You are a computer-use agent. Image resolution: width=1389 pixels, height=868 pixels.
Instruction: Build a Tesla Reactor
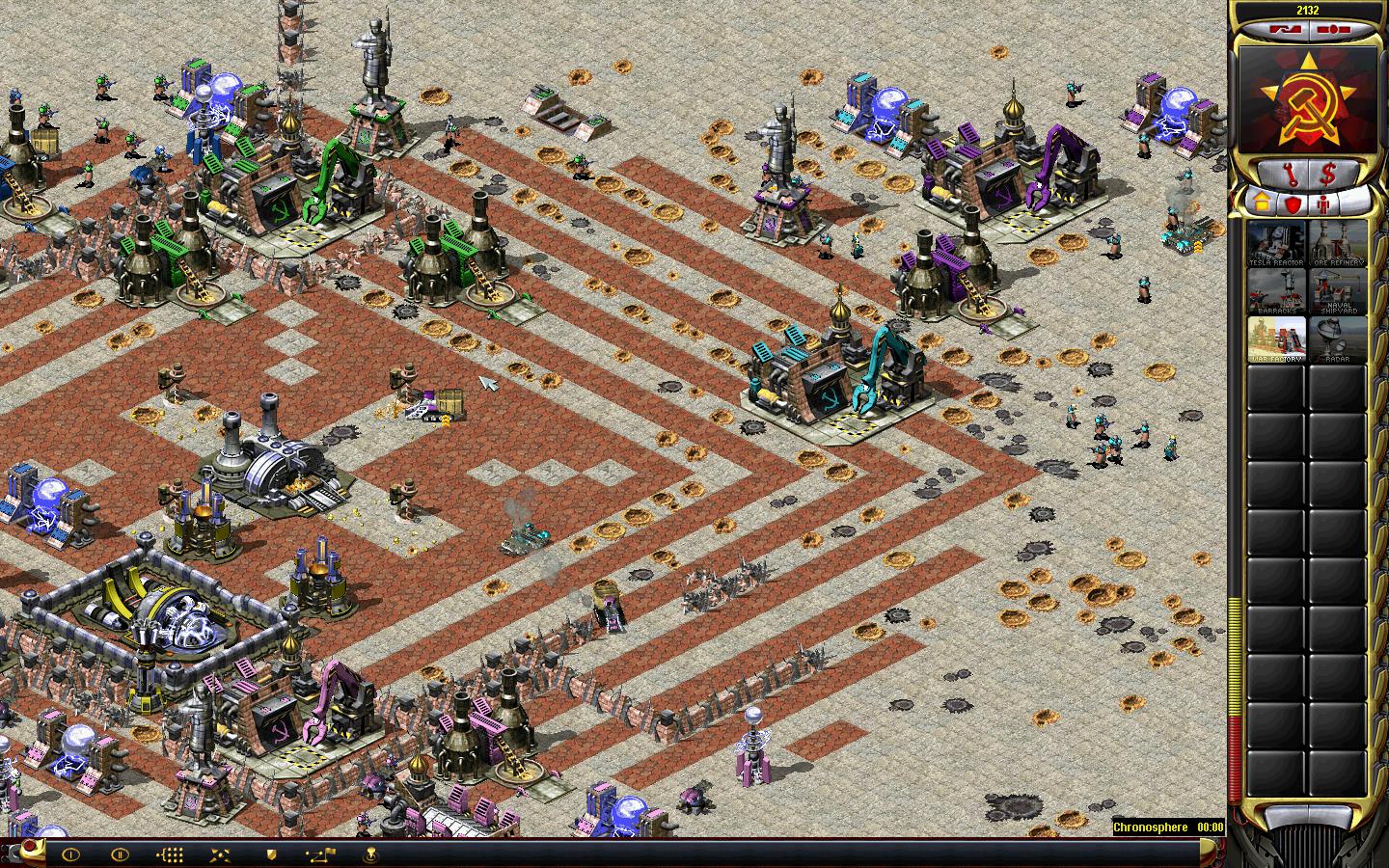point(1277,244)
